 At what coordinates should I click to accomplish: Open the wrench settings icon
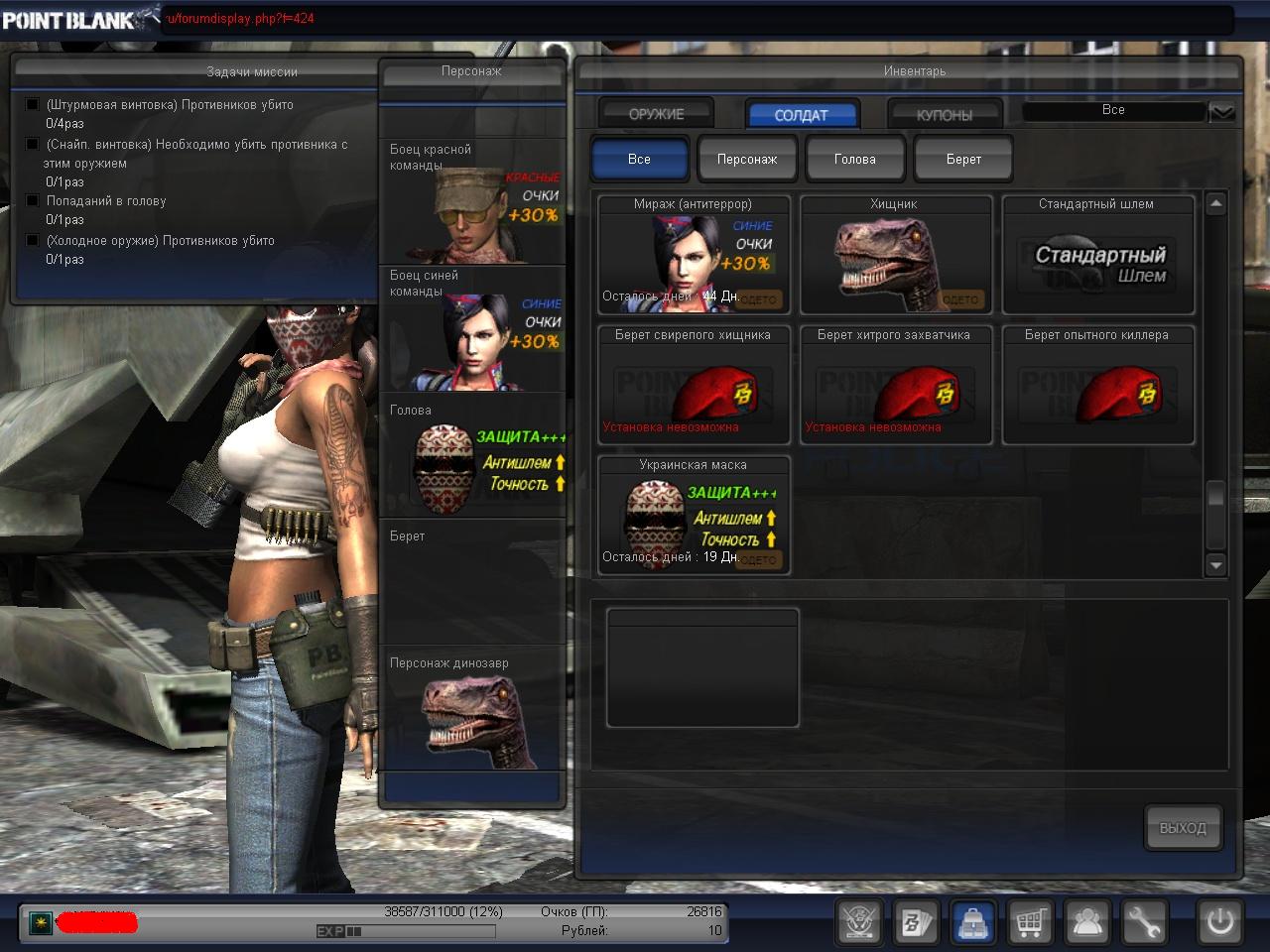point(1144,922)
